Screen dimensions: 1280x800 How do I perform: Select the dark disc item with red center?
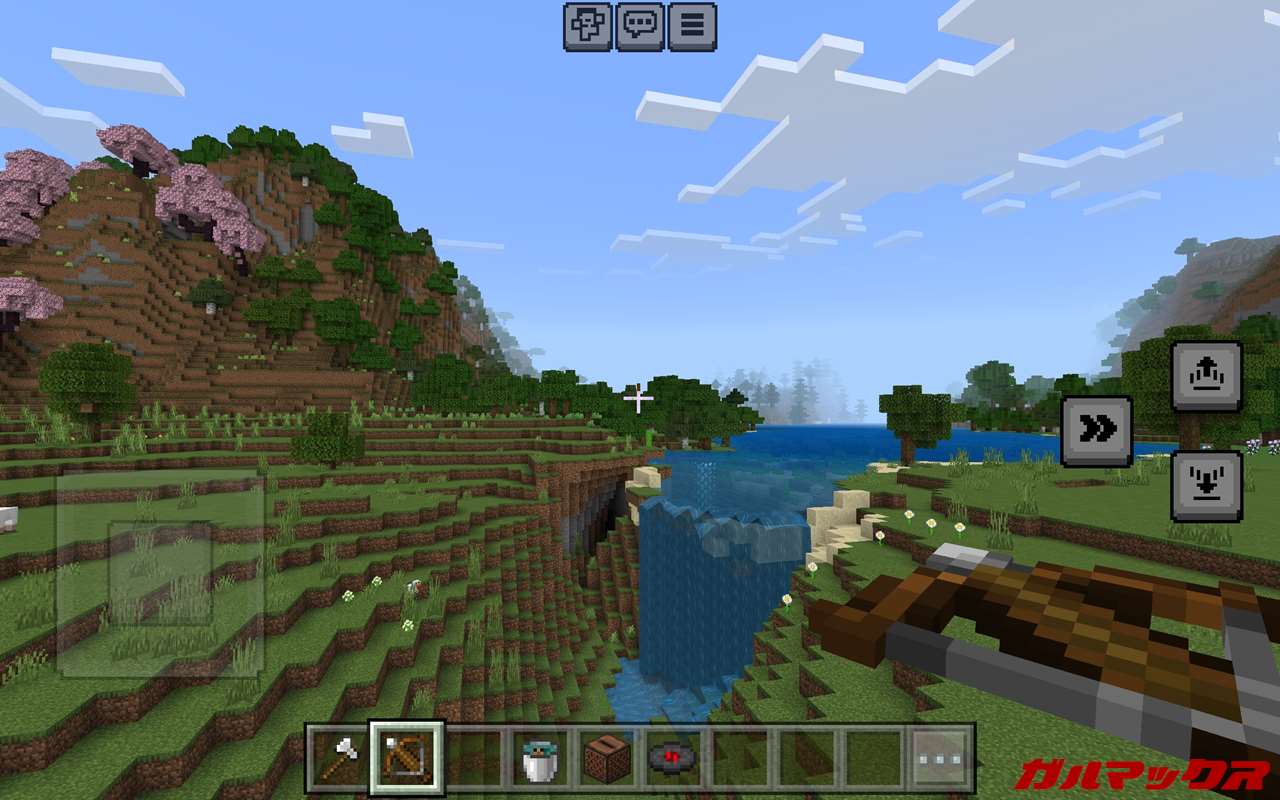click(x=673, y=759)
